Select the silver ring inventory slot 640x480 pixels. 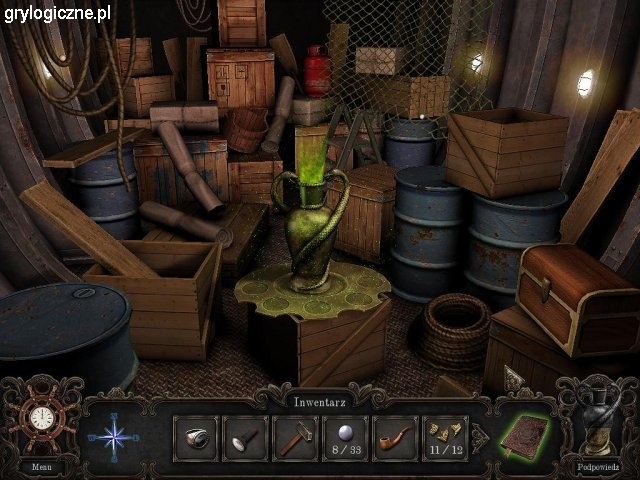point(196,438)
